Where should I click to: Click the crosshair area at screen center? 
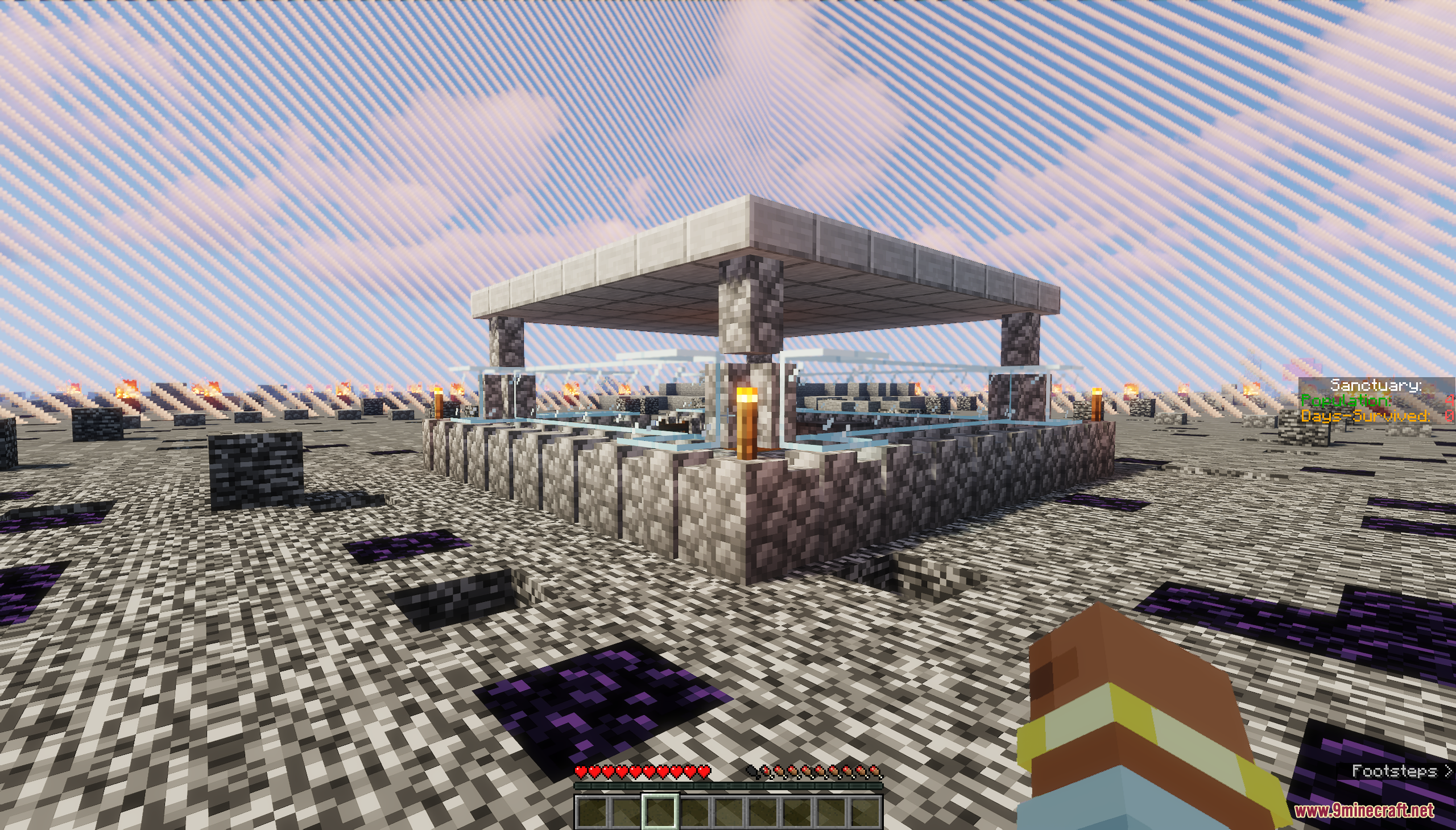coord(727,415)
